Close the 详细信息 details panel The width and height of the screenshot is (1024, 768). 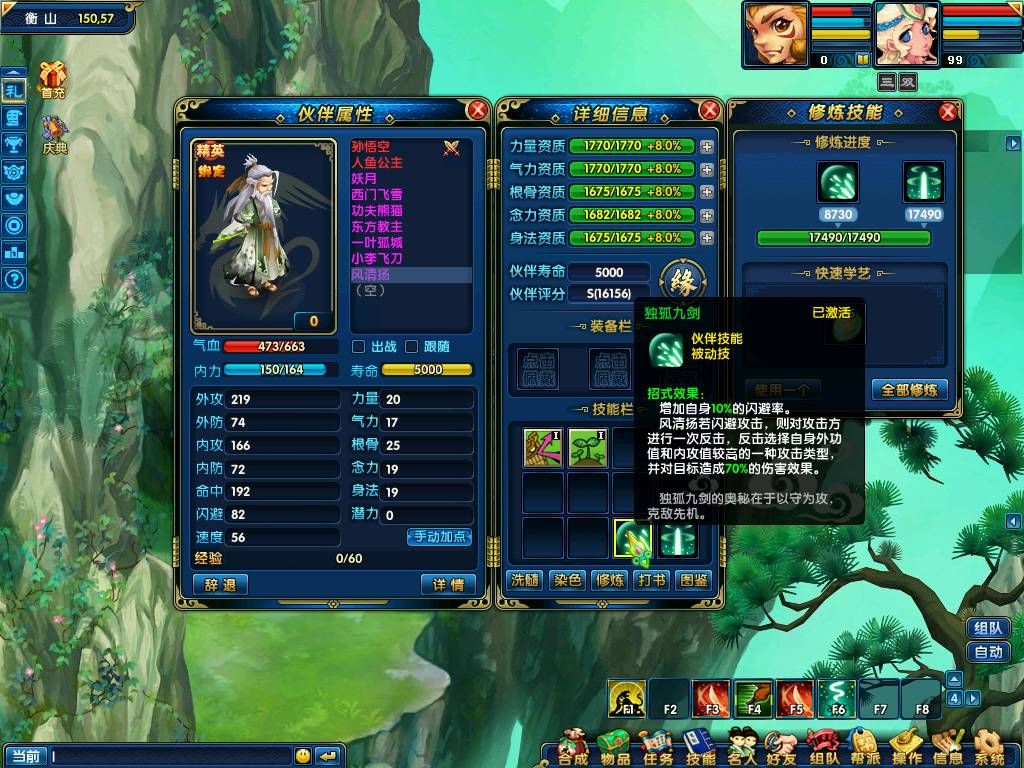pyautogui.click(x=710, y=110)
